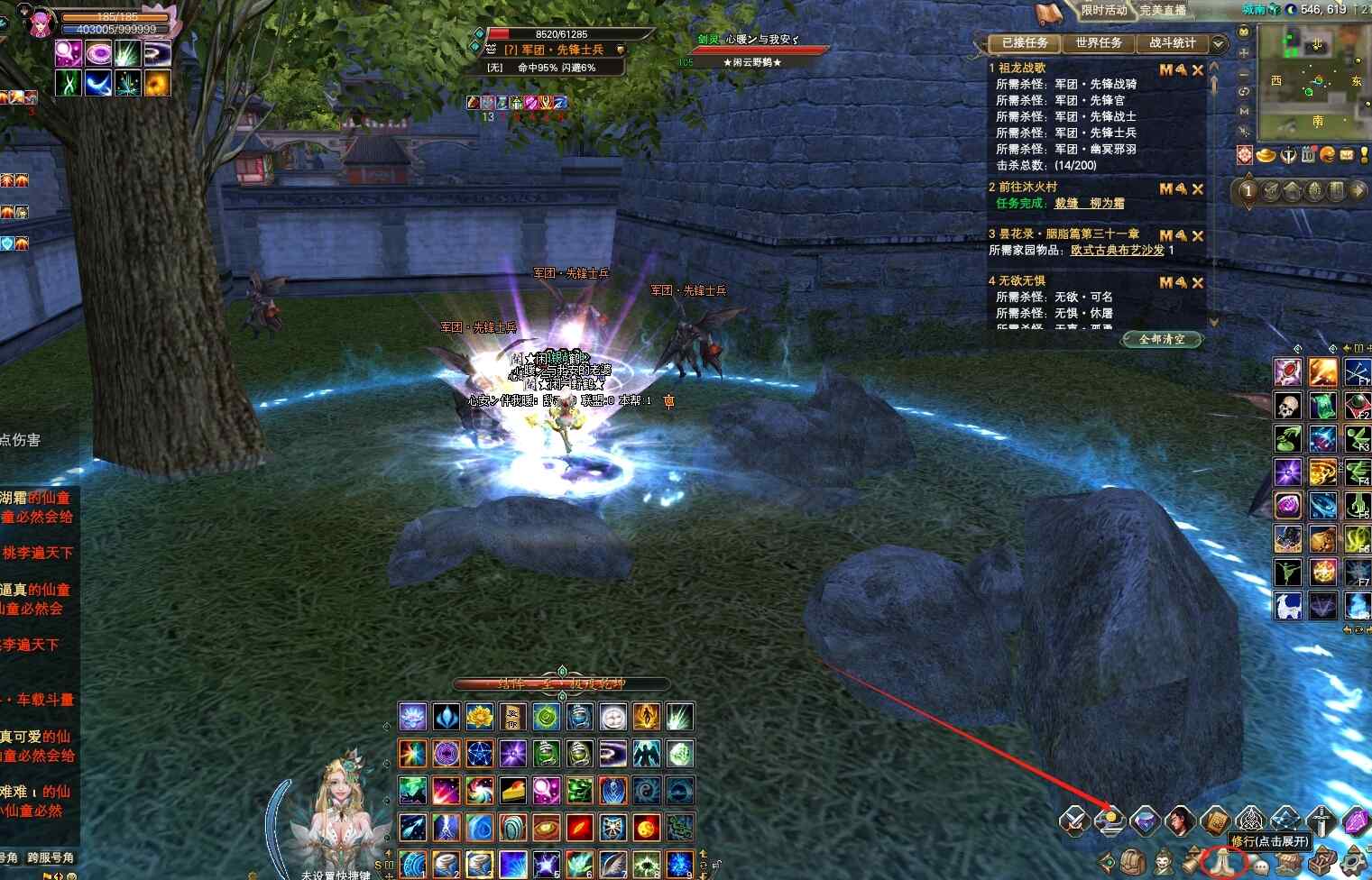Screen dimensions: 1372x880
Task: Open the praying hands 修行 cultivation menu
Action: (1224, 863)
